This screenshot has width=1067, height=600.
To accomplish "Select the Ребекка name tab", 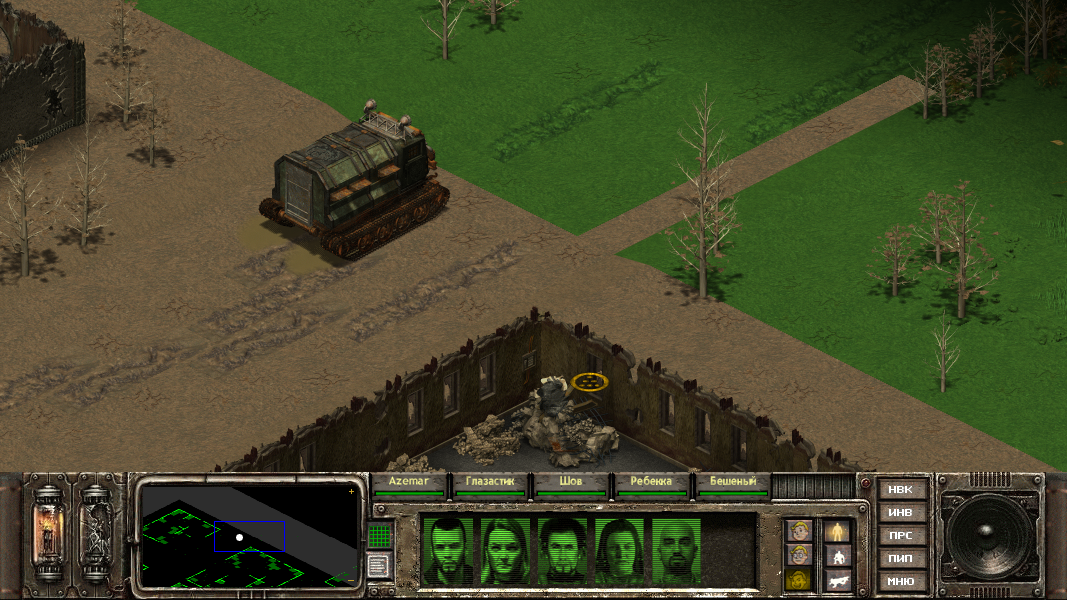I will [652, 482].
